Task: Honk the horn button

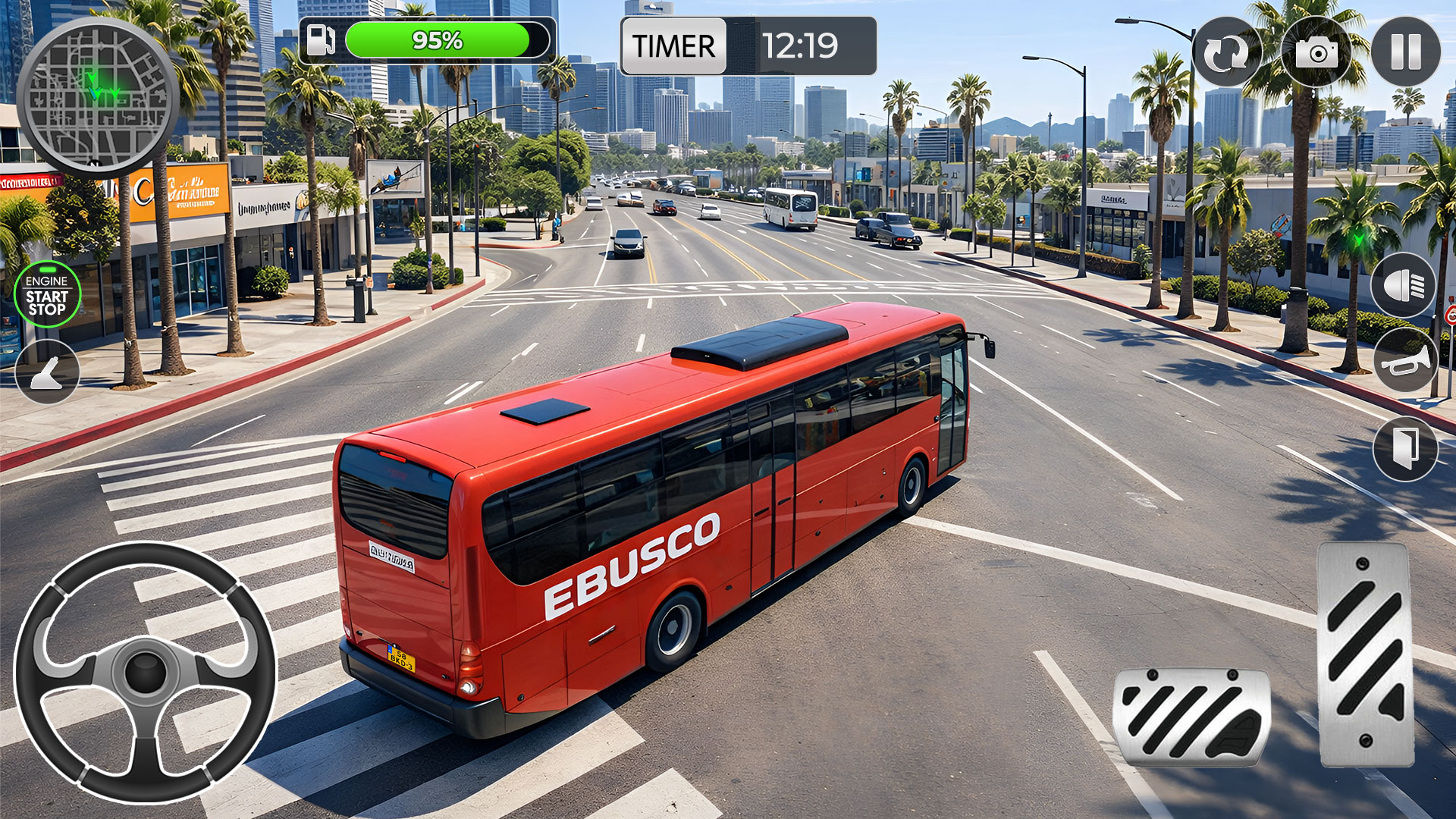Action: click(1405, 361)
